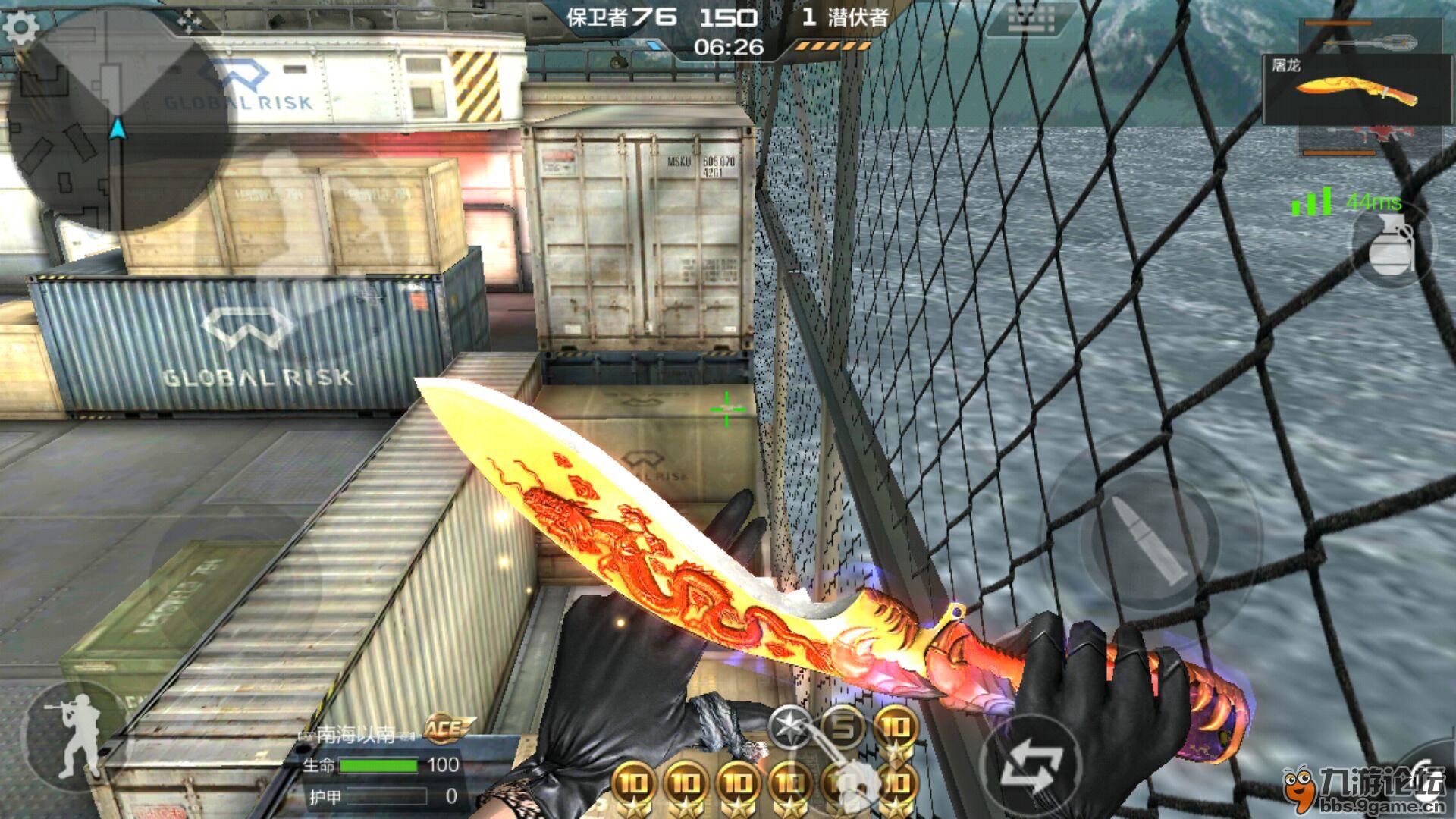1456x819 pixels.
Task: Choose the dimmed melee weapon above 屠龙
Action: click(x=1373, y=36)
